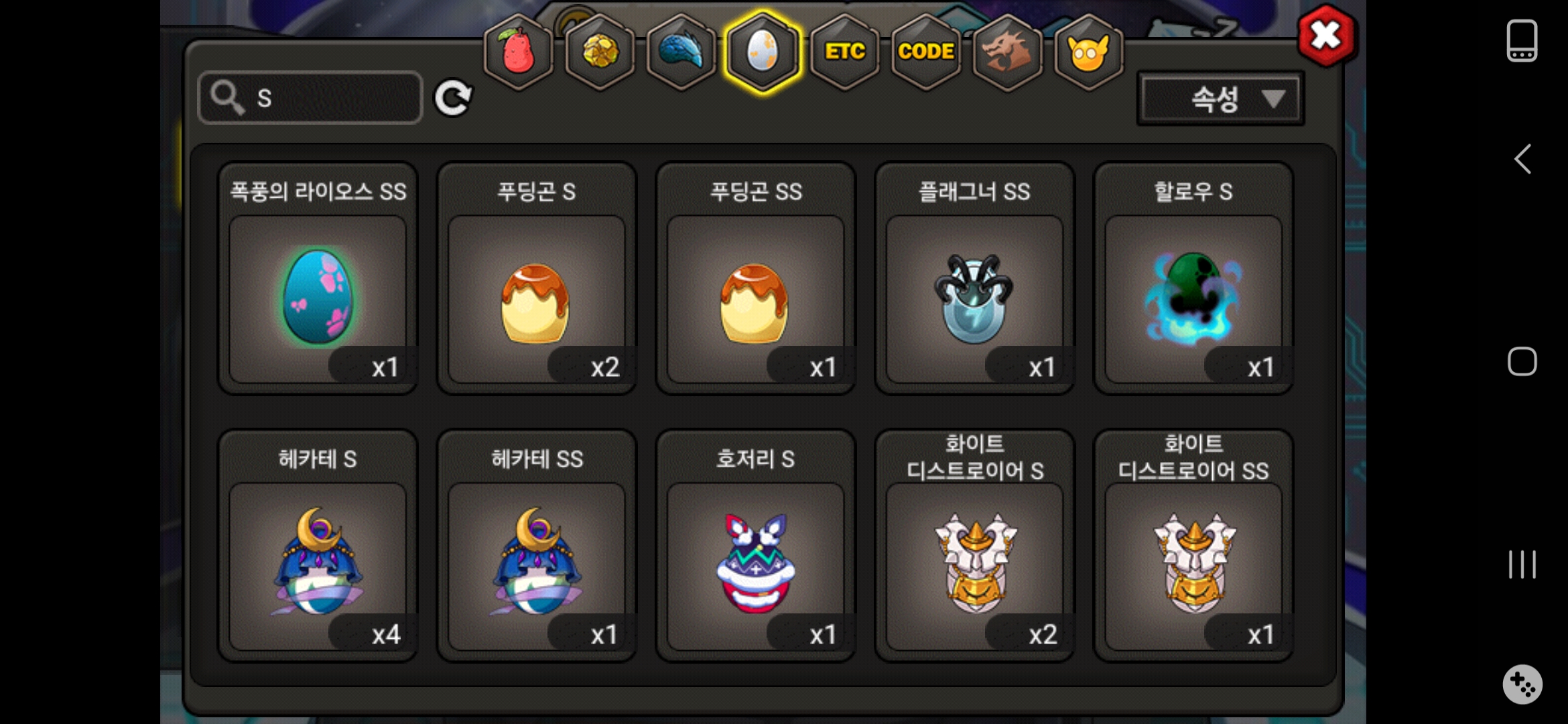
Task: Click the search field containing S
Action: (311, 98)
